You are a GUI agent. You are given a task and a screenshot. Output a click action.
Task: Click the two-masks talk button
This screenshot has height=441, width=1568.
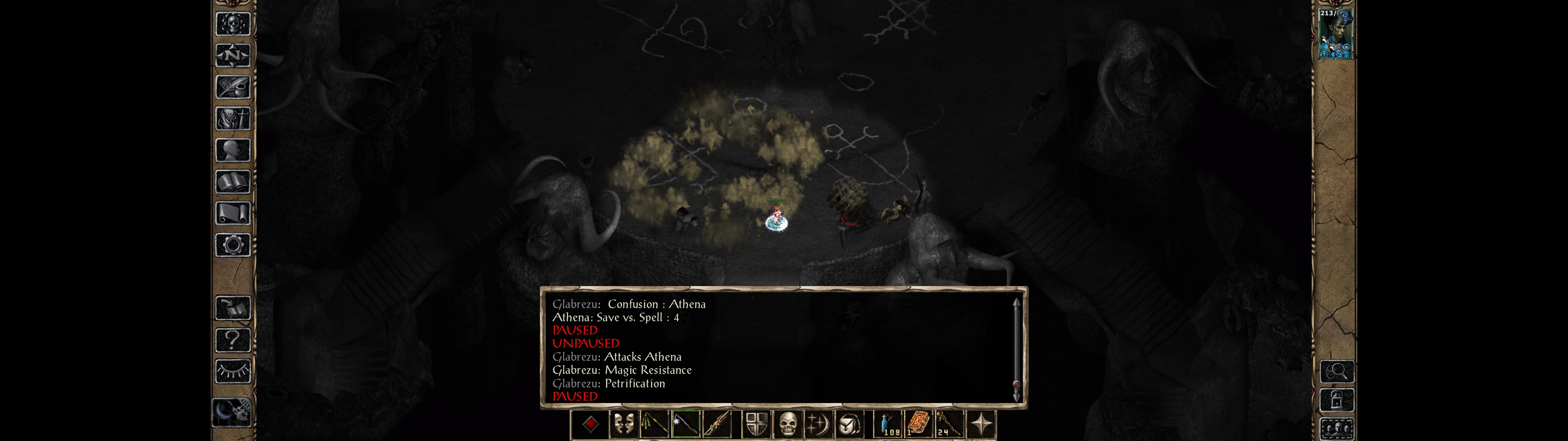coord(623,424)
